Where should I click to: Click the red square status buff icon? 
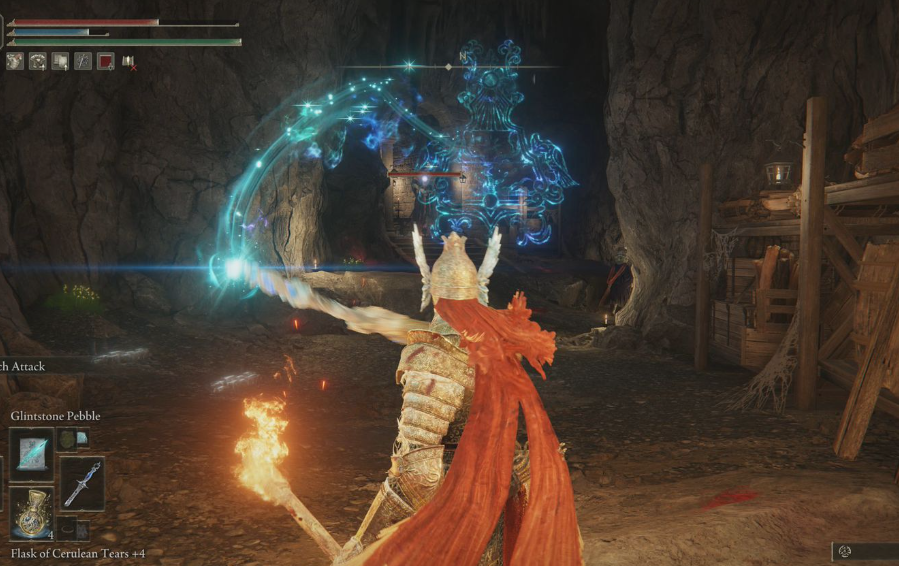click(105, 61)
